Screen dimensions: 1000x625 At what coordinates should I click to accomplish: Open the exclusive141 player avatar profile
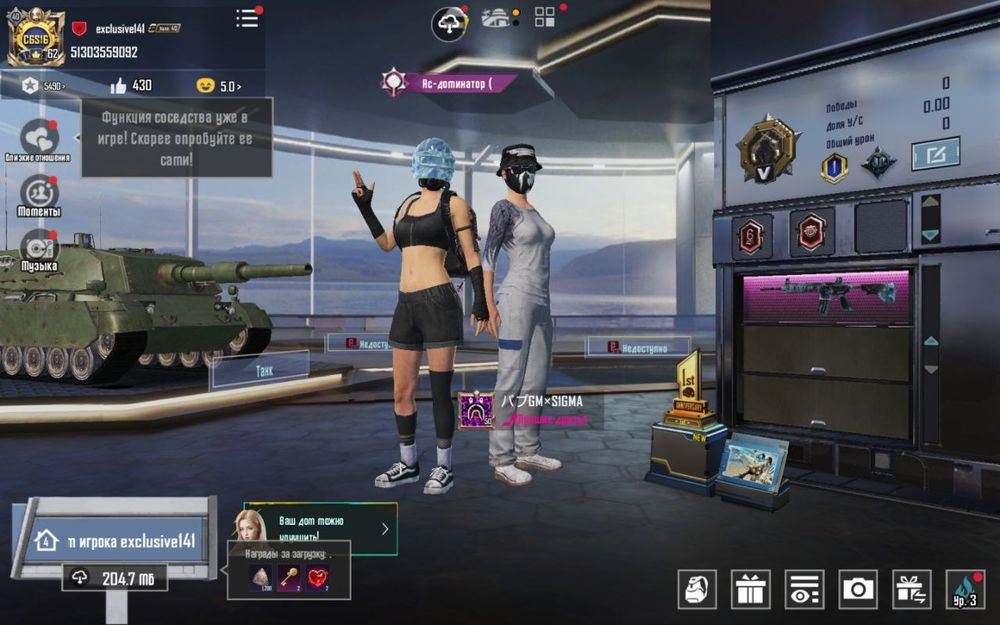click(36, 39)
